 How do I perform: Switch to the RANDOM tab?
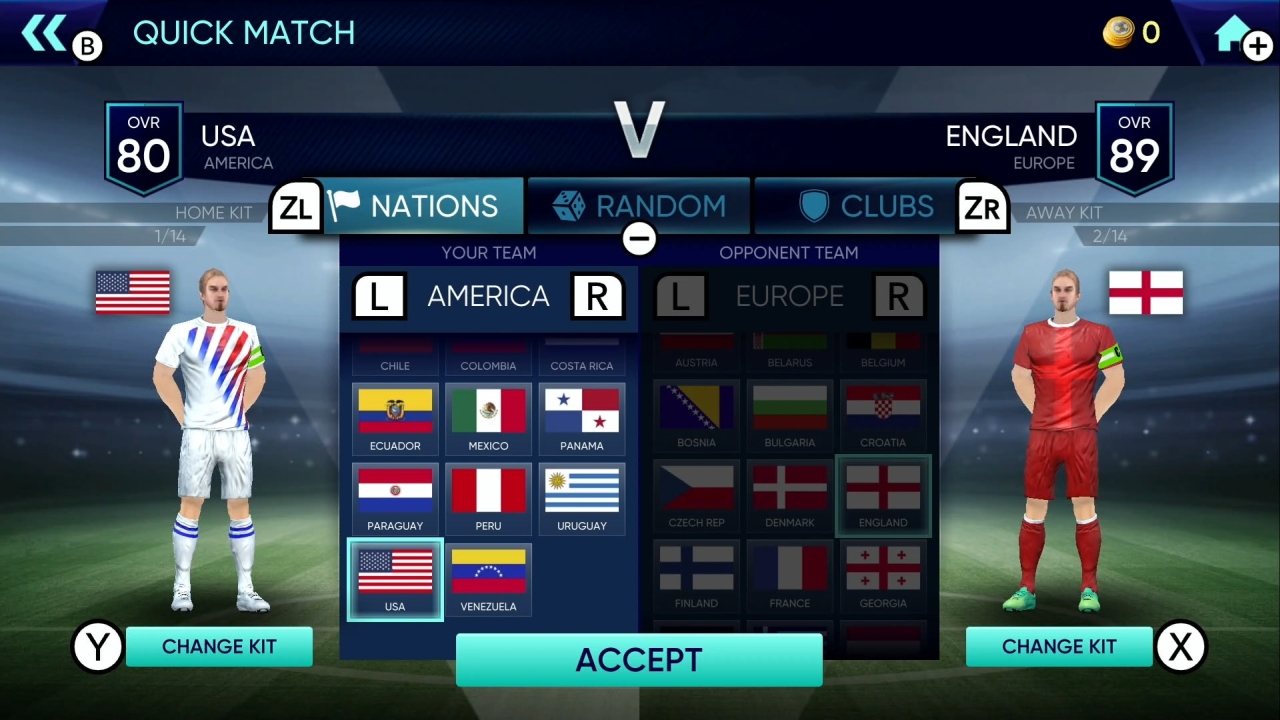(638, 206)
